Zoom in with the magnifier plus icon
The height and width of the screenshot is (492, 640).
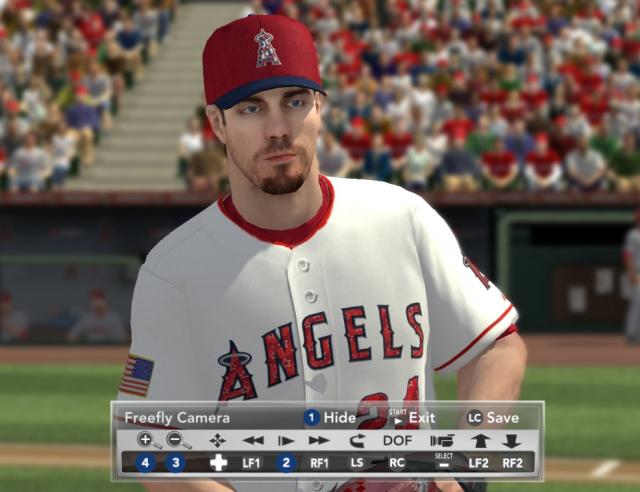click(x=148, y=440)
